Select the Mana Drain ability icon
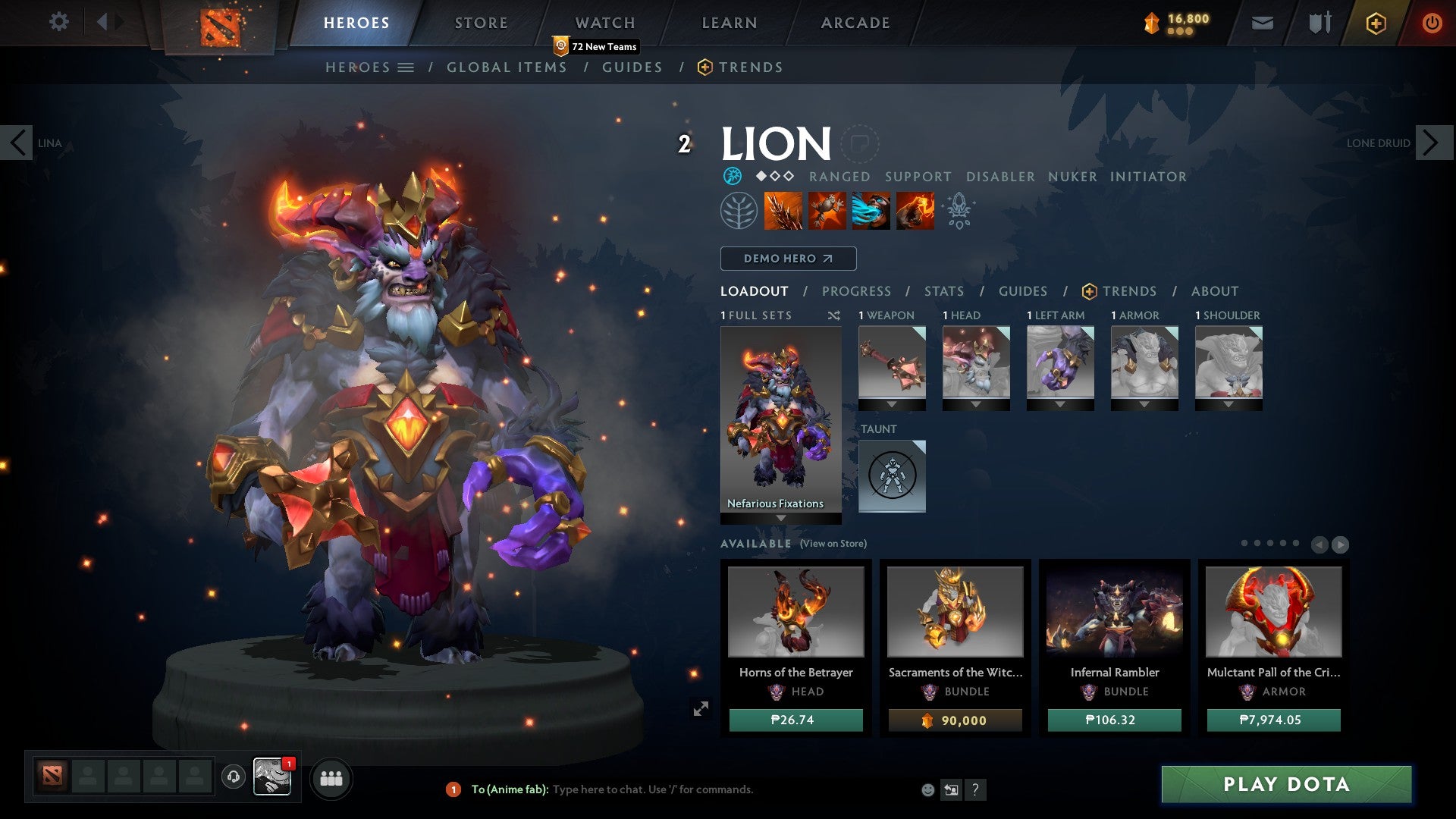 tap(871, 211)
